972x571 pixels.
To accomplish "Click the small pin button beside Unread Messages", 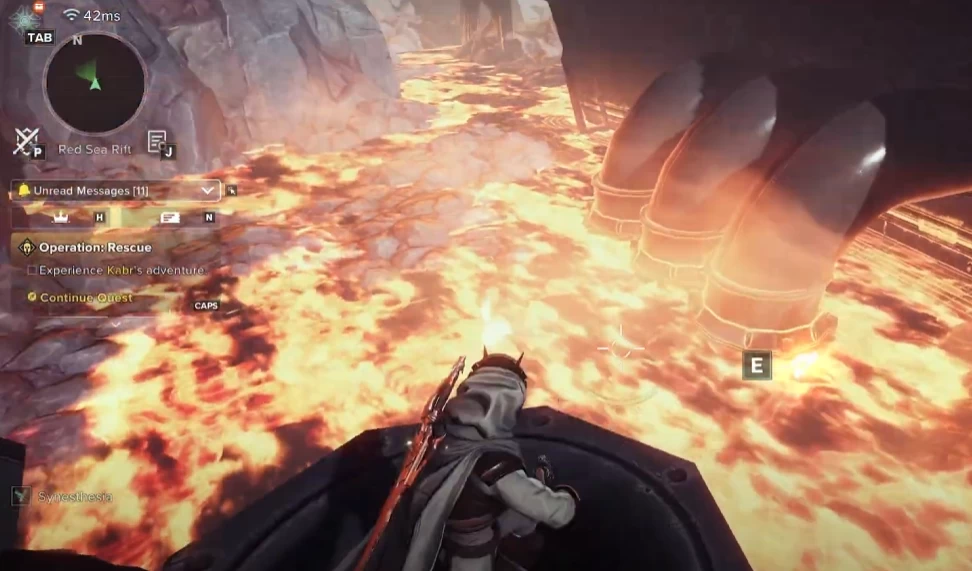I will tap(232, 189).
